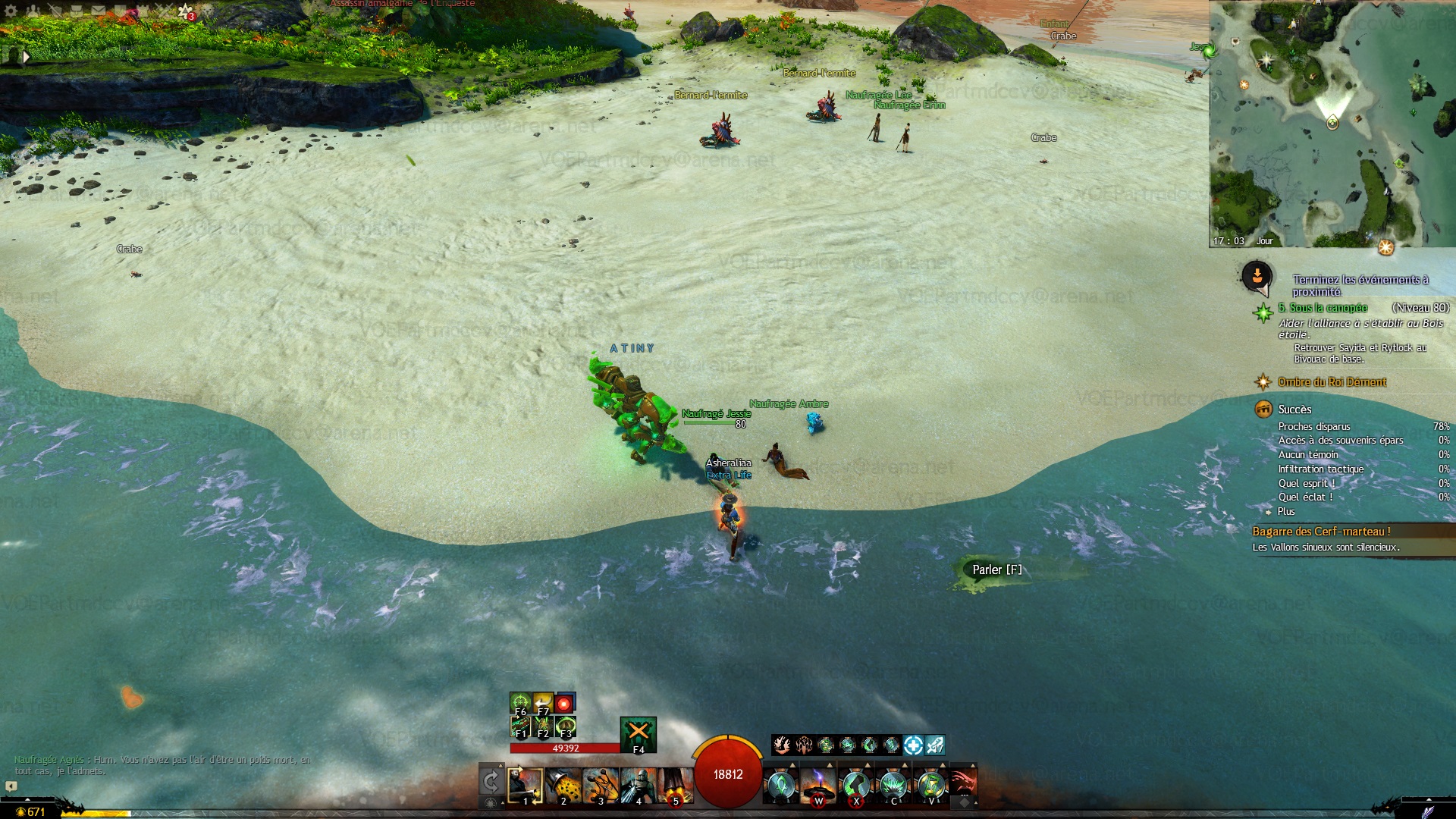The image size is (1456, 819).
Task: Use the purple lightning utility skill W
Action: point(818,786)
